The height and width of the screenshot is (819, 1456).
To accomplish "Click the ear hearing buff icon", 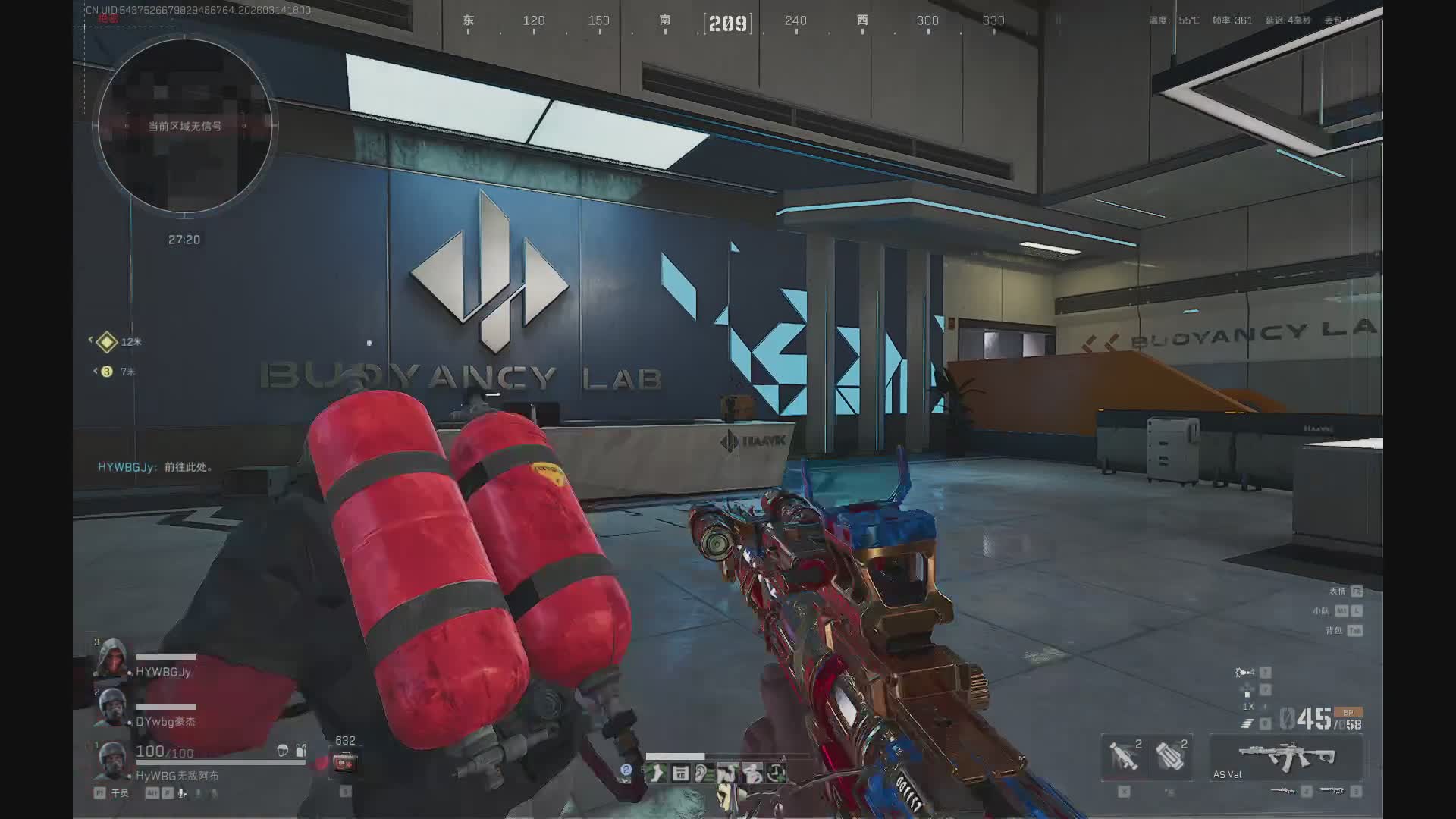I will (x=703, y=773).
